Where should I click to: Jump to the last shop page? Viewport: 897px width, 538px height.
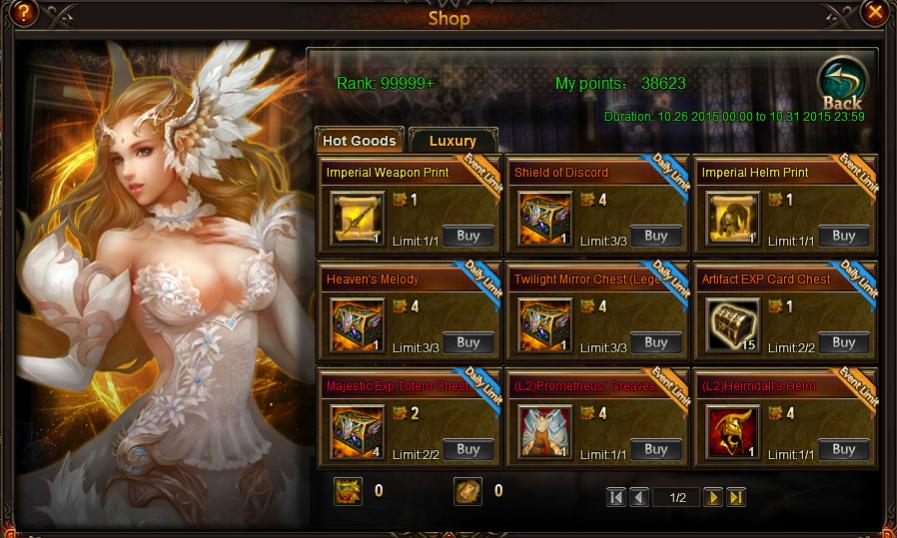point(736,497)
